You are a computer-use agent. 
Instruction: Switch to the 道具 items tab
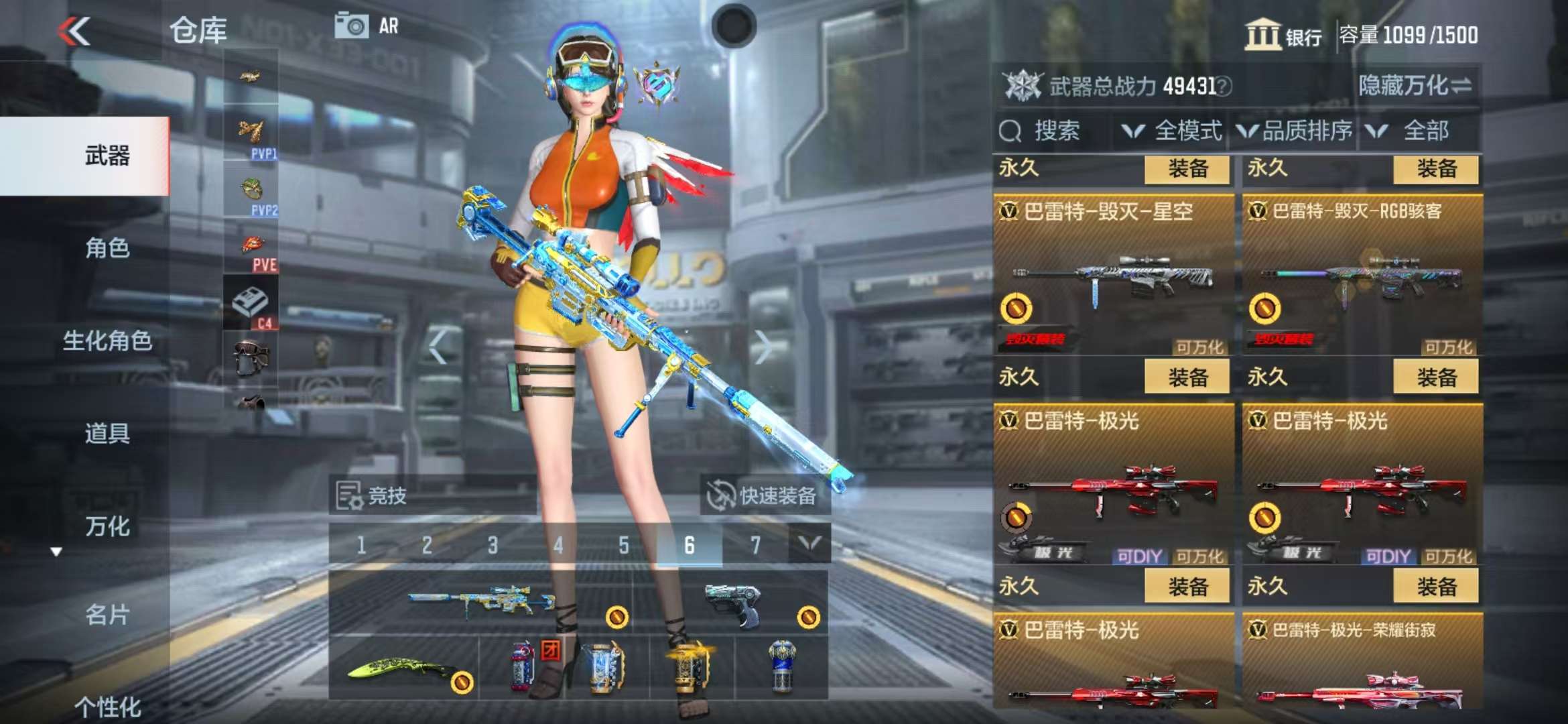pos(107,434)
